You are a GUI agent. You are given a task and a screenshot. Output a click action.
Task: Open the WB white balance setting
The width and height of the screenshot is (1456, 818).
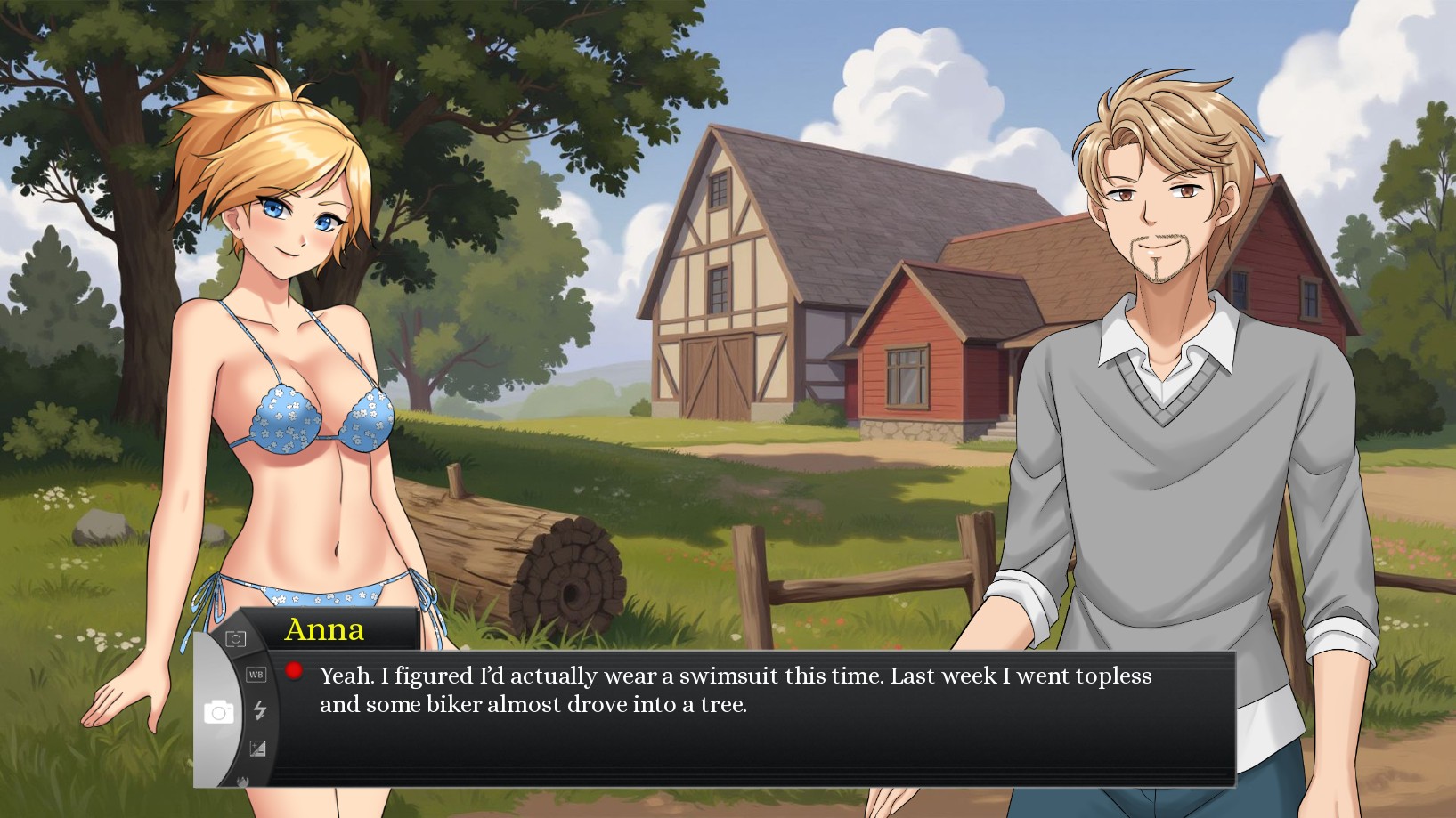click(256, 675)
